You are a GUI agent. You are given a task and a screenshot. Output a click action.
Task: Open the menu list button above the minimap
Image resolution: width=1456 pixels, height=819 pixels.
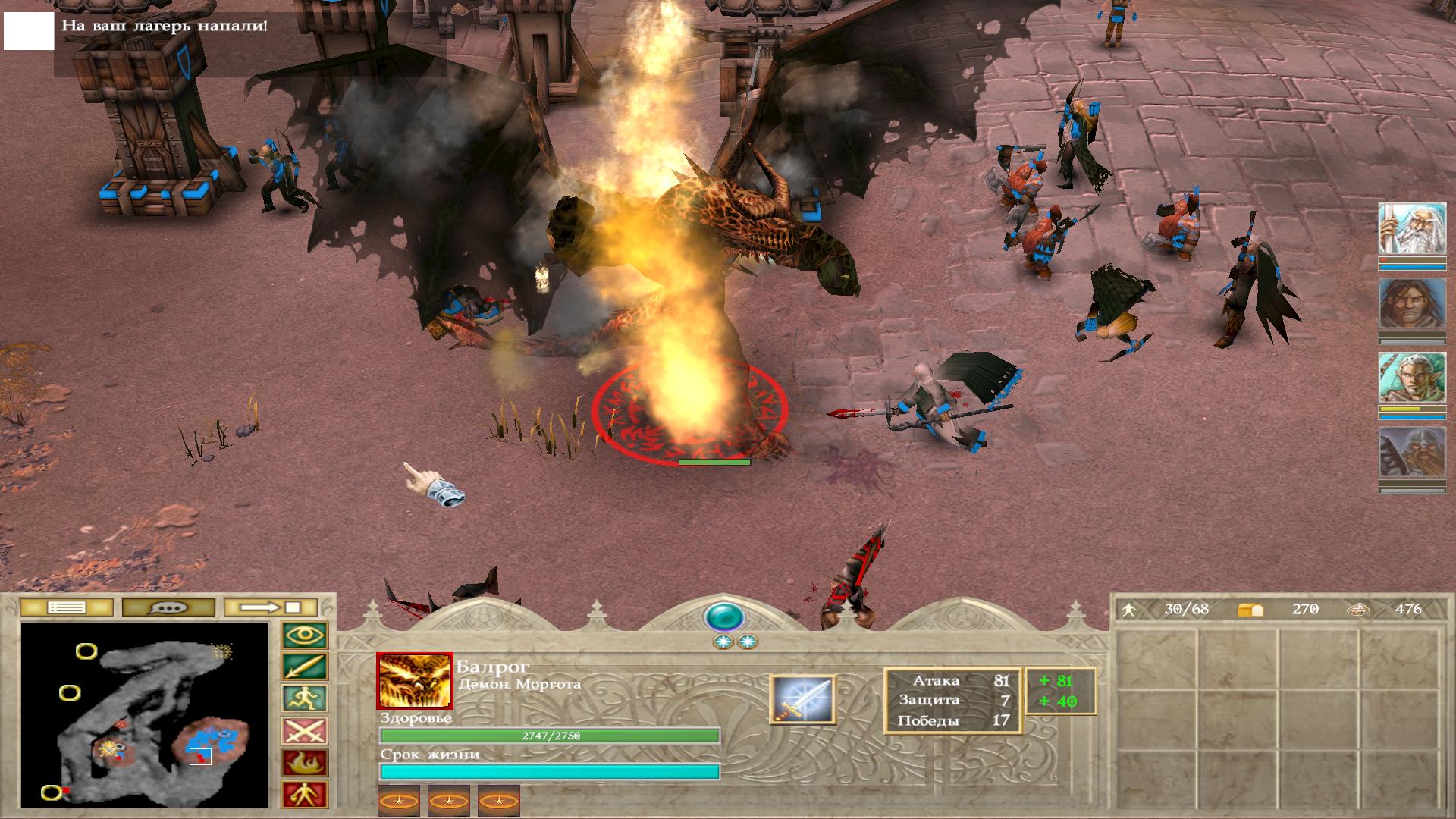point(67,607)
